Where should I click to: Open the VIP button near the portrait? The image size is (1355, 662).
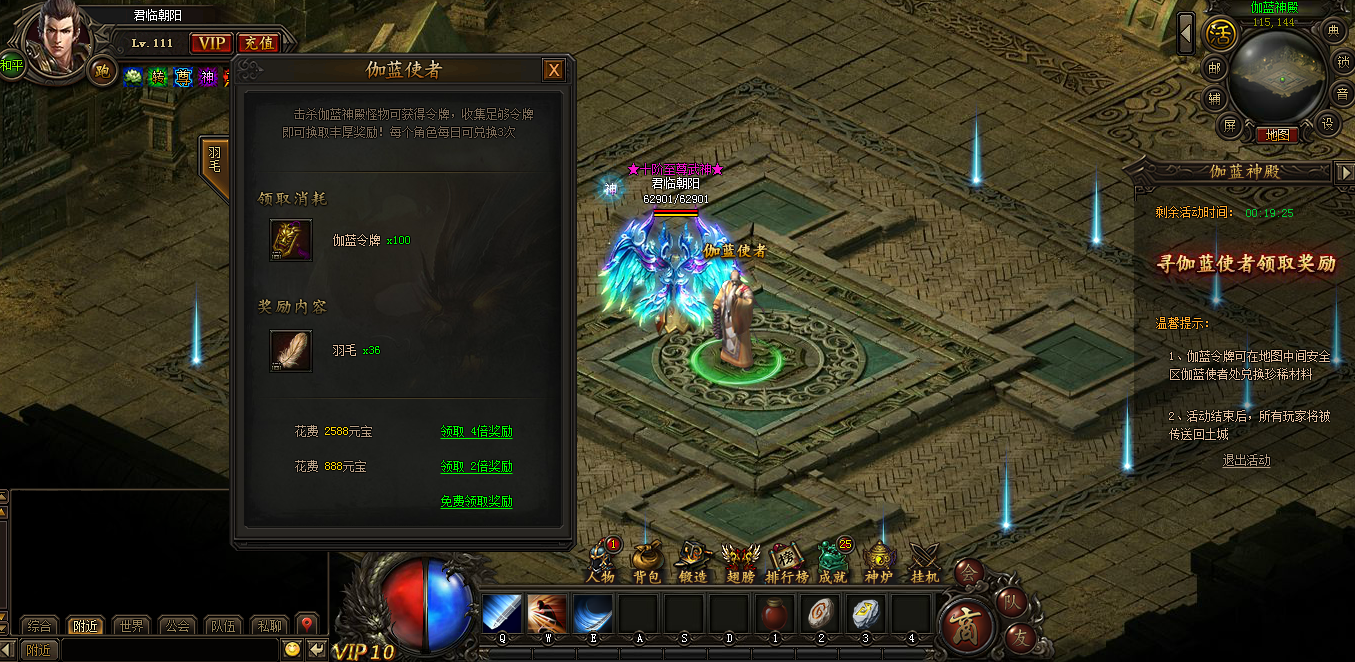click(x=211, y=43)
